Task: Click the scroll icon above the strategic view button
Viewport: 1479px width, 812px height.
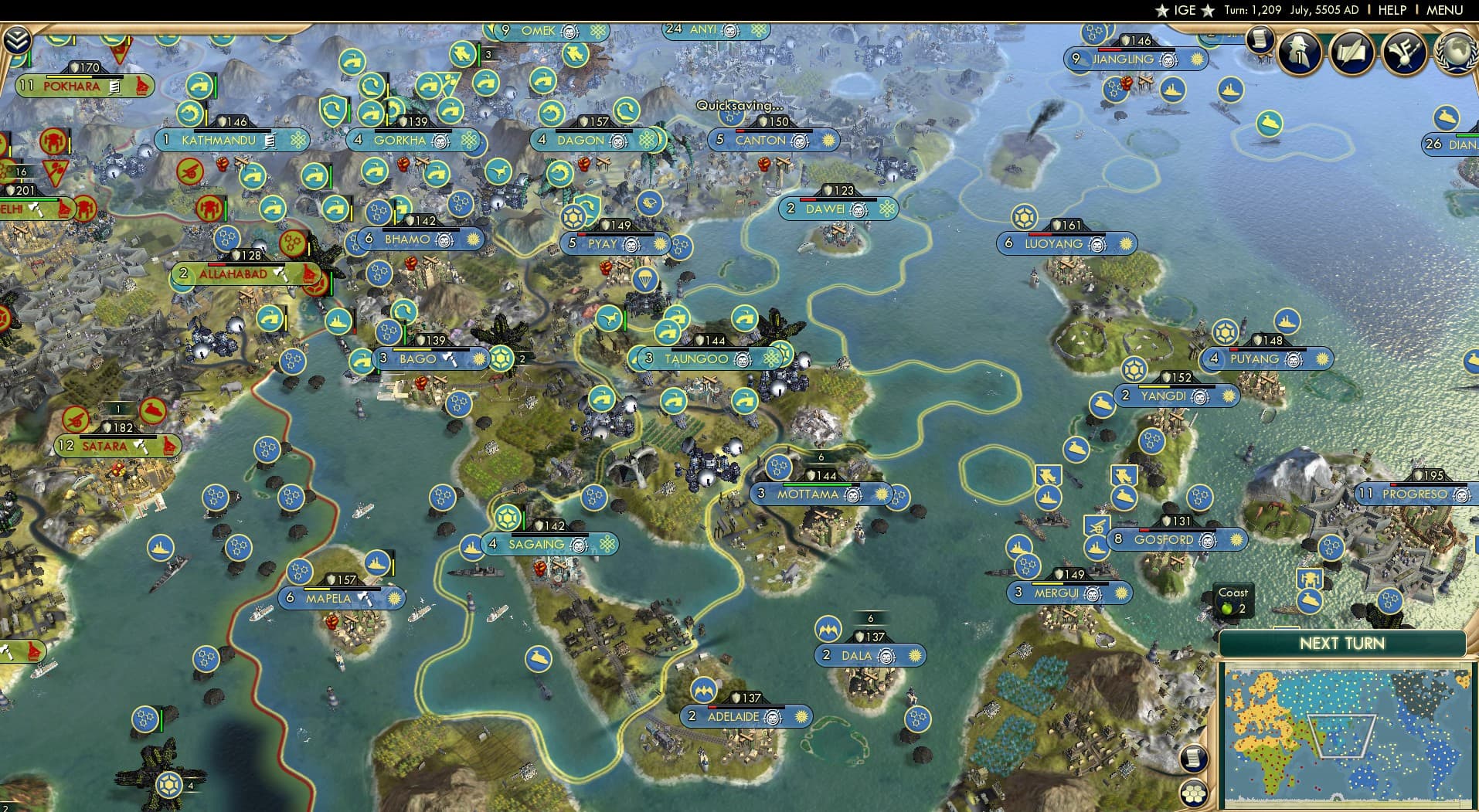Action: coord(1194,759)
